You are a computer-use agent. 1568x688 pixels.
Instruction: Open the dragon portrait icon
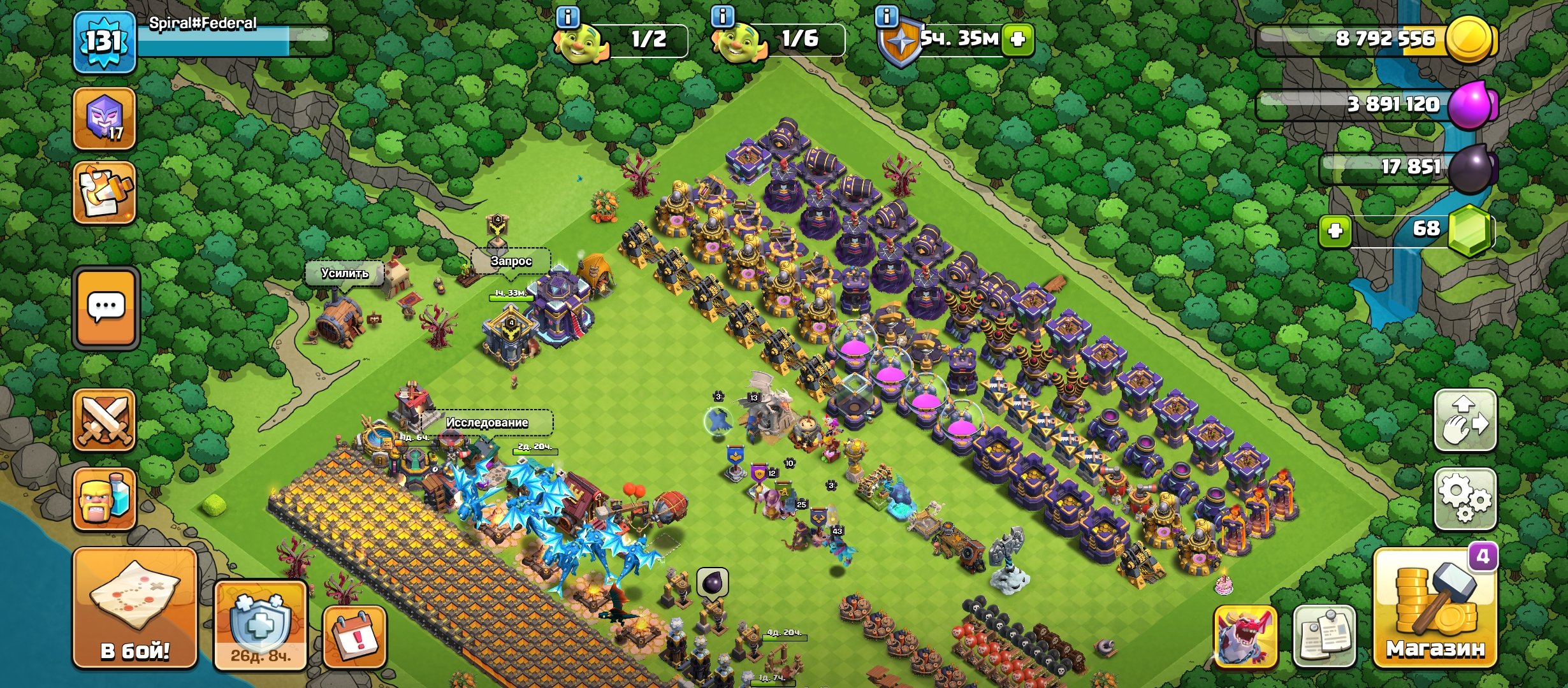[1245, 636]
